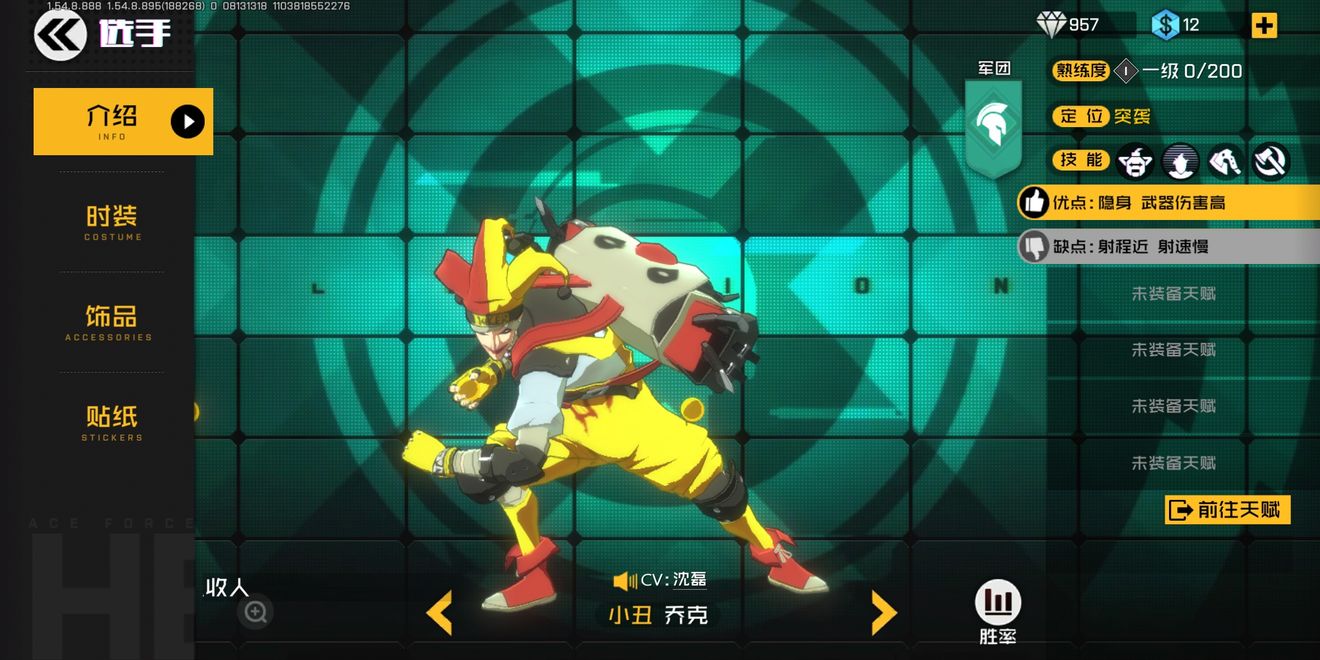The image size is (1320, 660).
Task: Open the 胜率 win rate chart
Action: pyautogui.click(x=997, y=603)
